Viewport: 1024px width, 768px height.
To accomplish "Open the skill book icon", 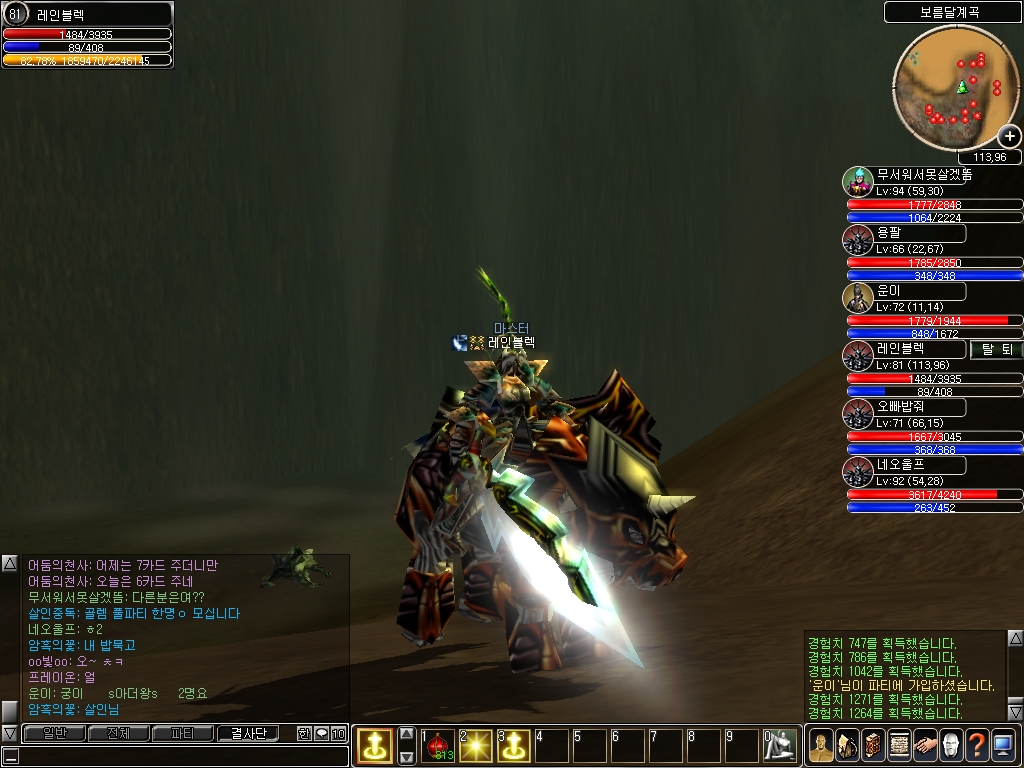I will point(872,745).
